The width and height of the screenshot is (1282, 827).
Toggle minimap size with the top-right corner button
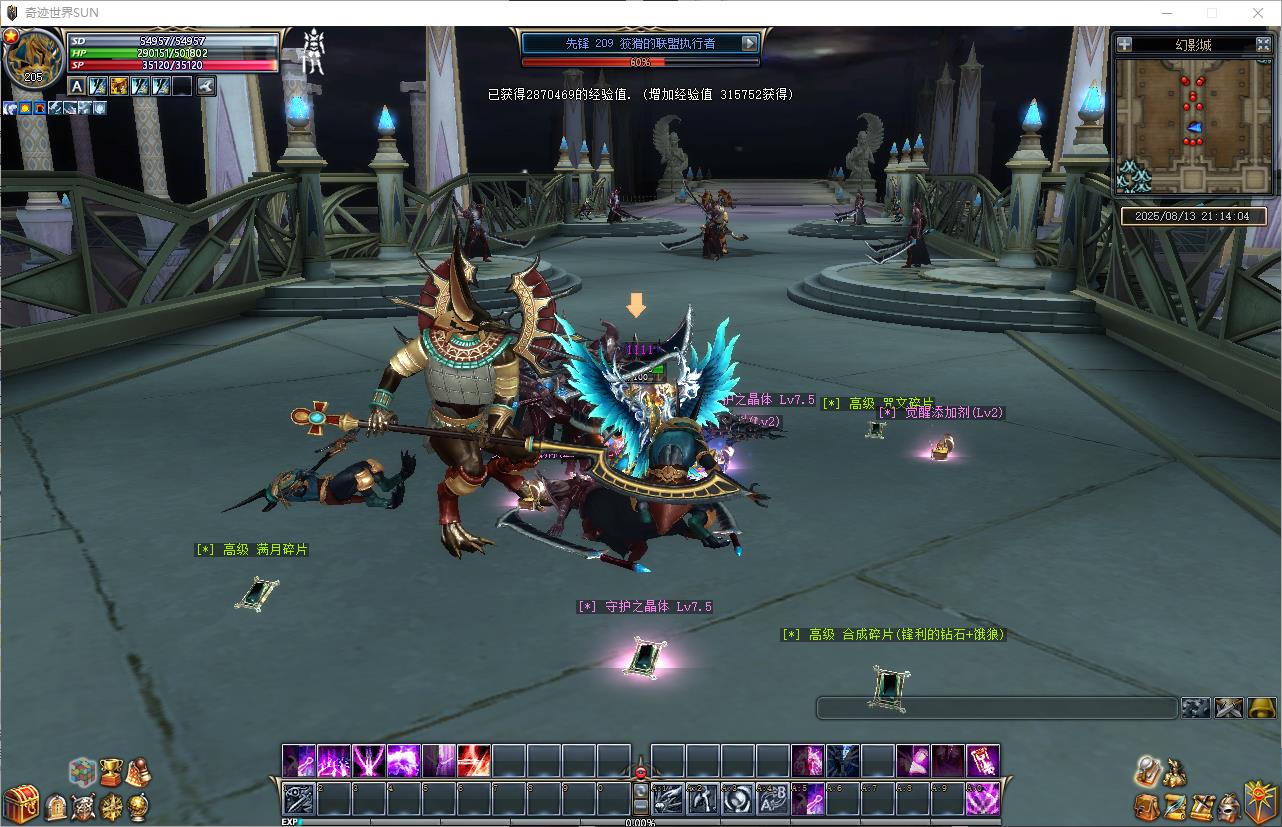point(1263,44)
